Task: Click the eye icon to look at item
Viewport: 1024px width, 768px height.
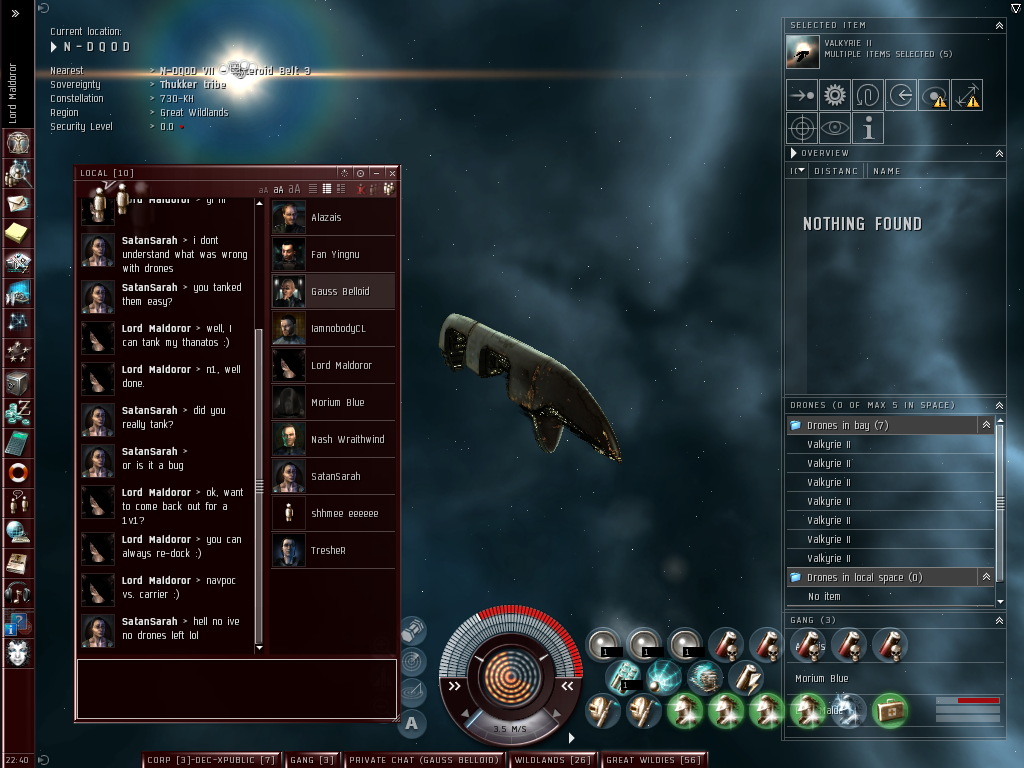Action: point(835,128)
